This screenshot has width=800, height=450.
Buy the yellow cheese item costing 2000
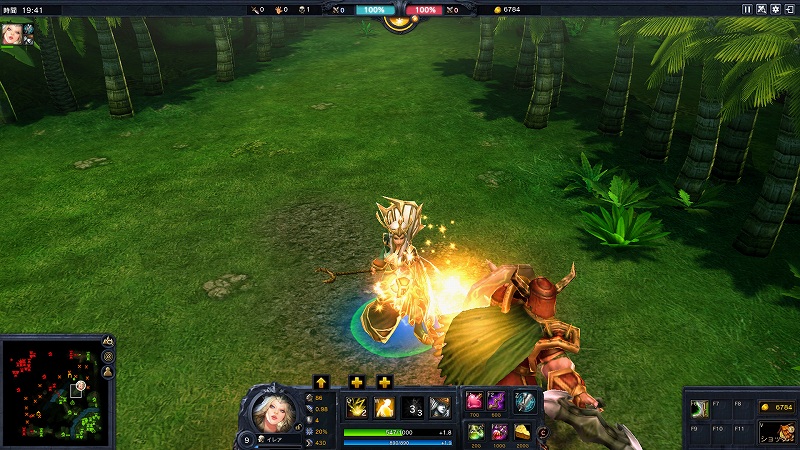pyautogui.click(x=523, y=431)
